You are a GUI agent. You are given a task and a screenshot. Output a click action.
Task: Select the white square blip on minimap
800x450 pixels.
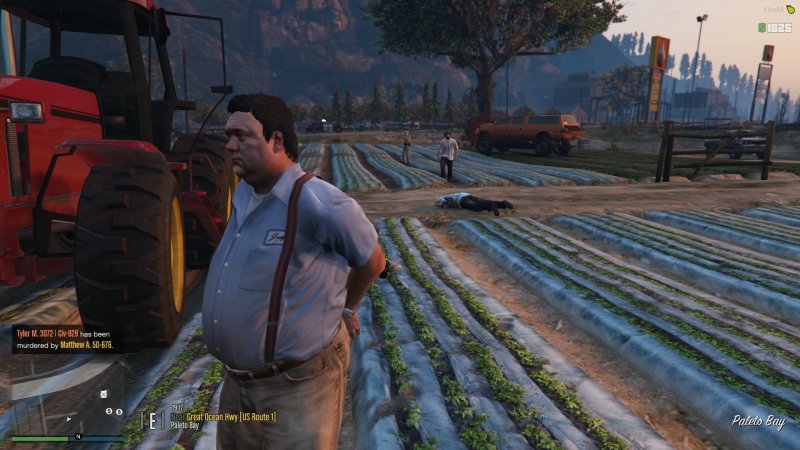[x=102, y=393]
